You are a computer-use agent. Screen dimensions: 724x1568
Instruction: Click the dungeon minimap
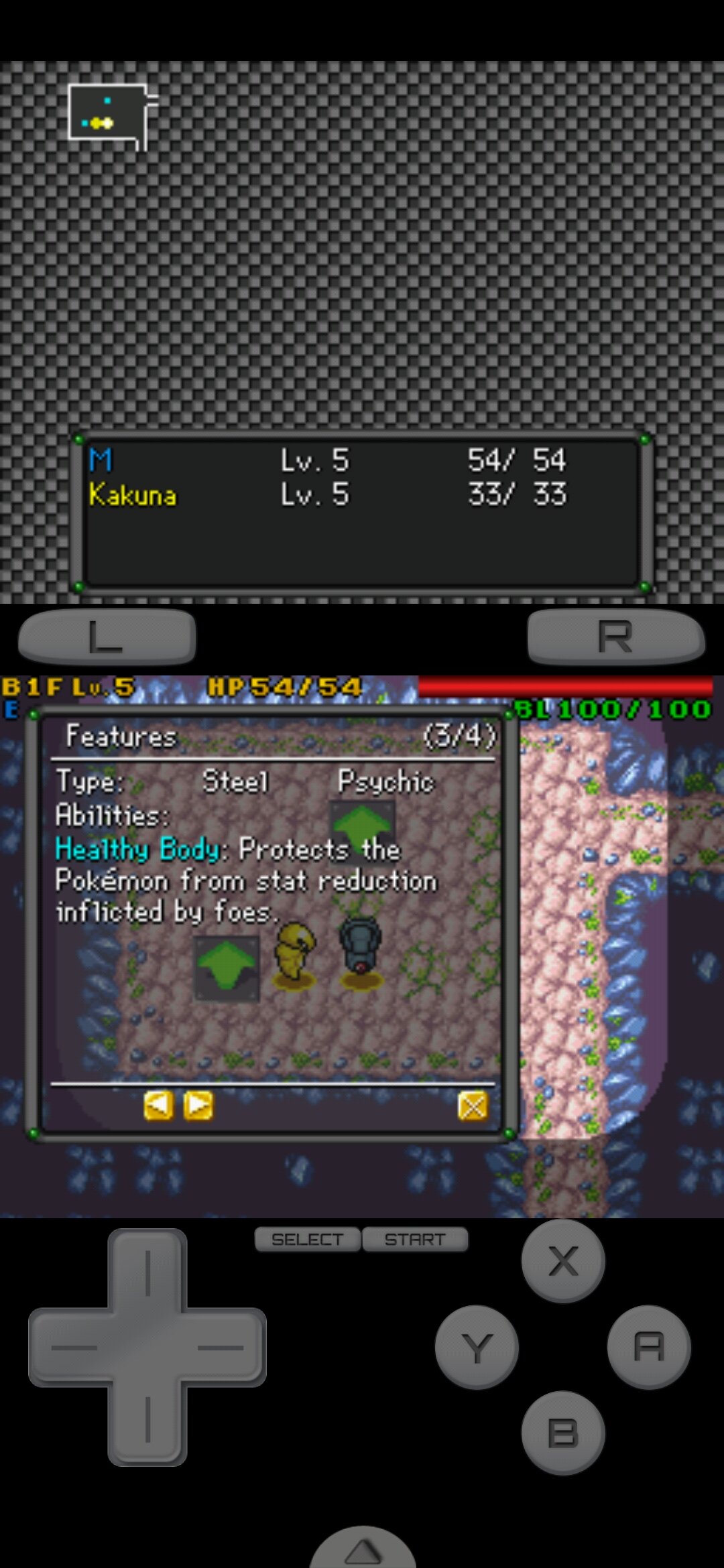109,114
